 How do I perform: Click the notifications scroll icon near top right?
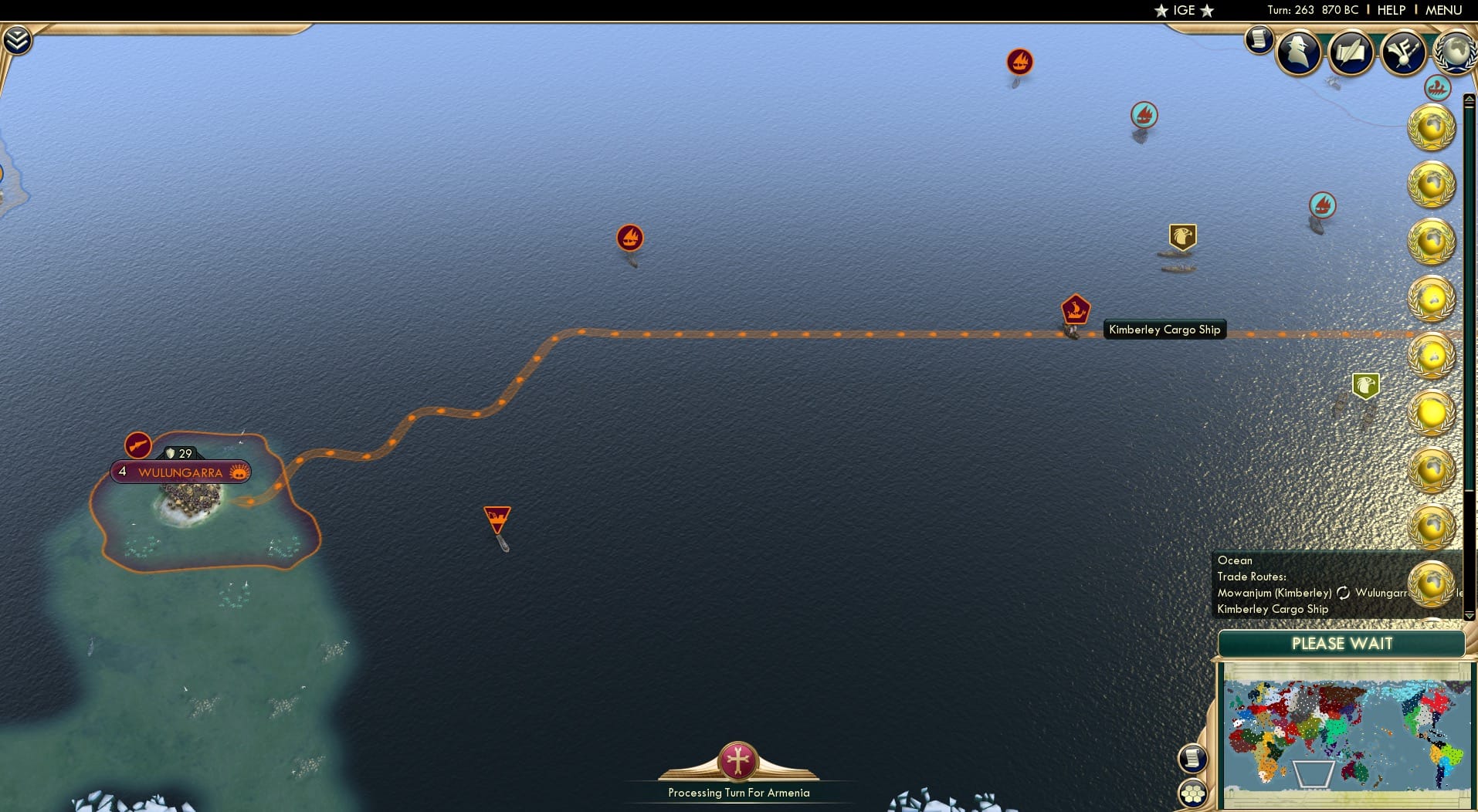click(1260, 40)
